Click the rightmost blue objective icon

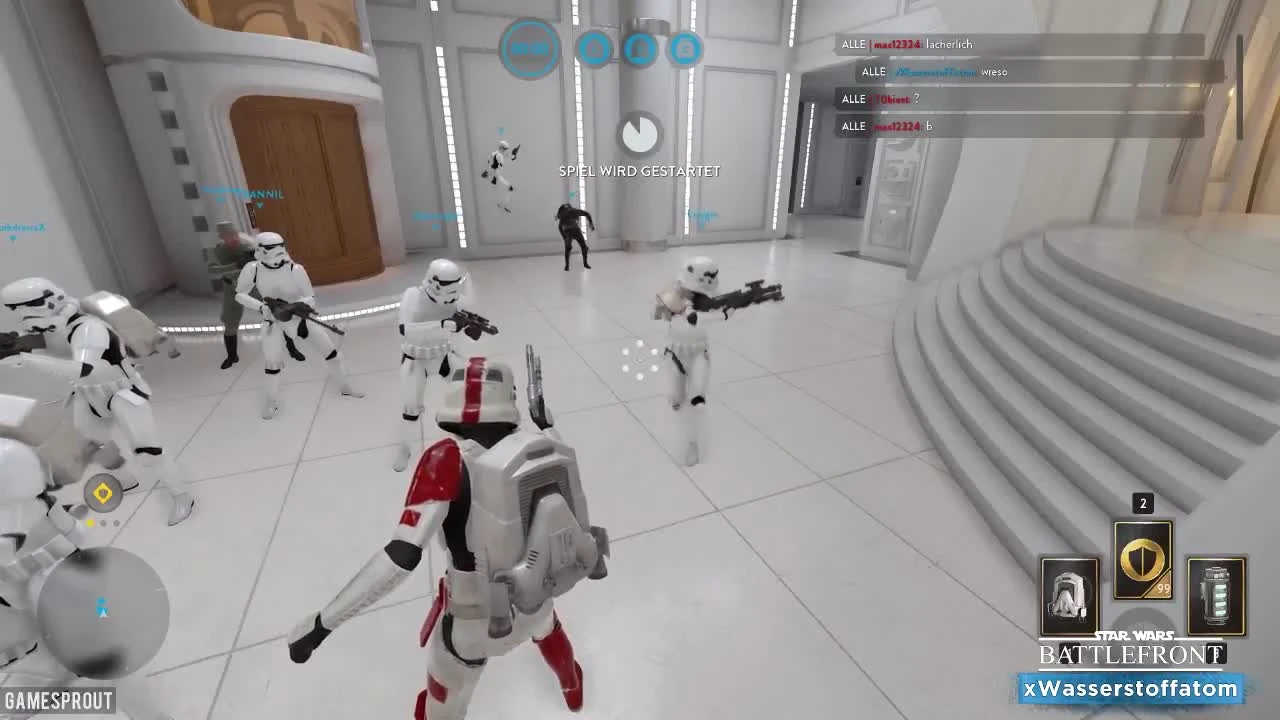[686, 48]
